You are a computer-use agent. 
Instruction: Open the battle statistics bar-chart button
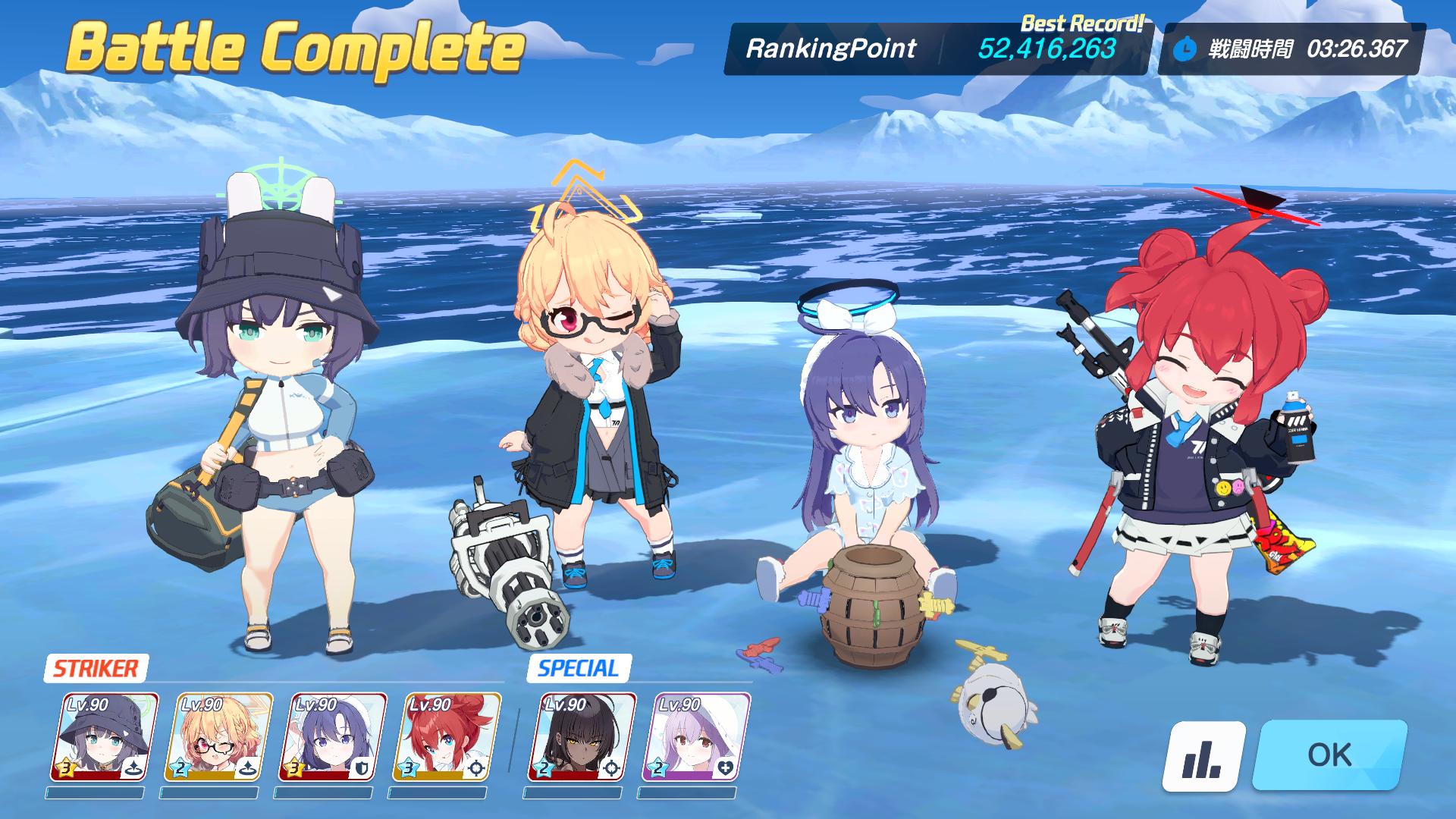coord(1203,756)
